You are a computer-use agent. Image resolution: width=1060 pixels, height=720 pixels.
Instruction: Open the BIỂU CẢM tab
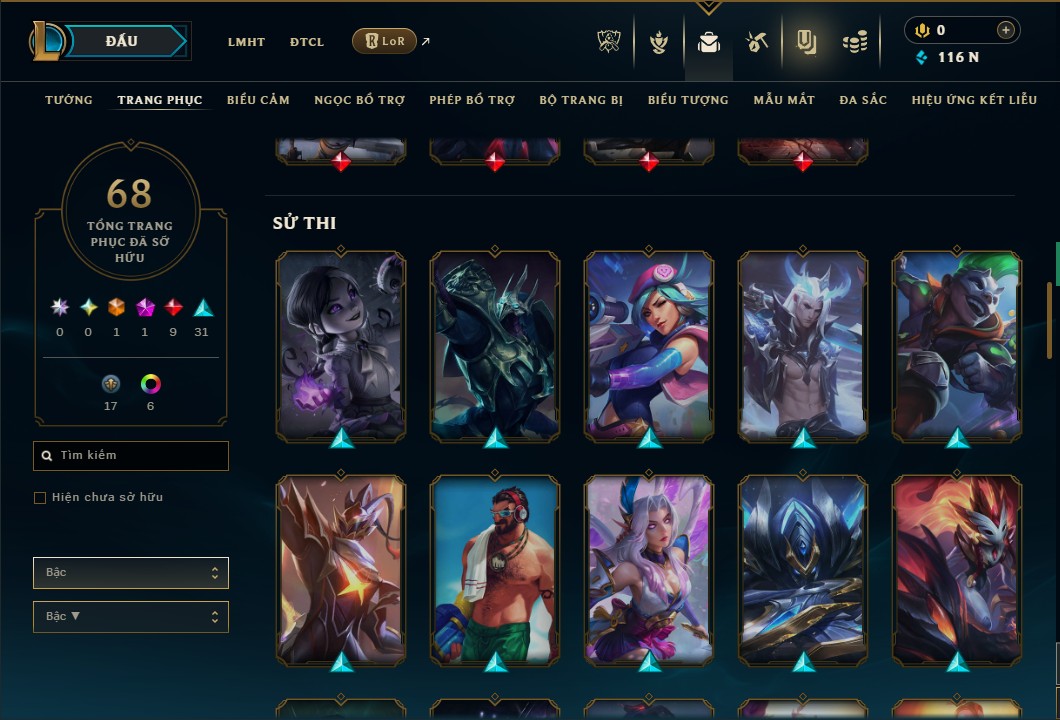(258, 100)
